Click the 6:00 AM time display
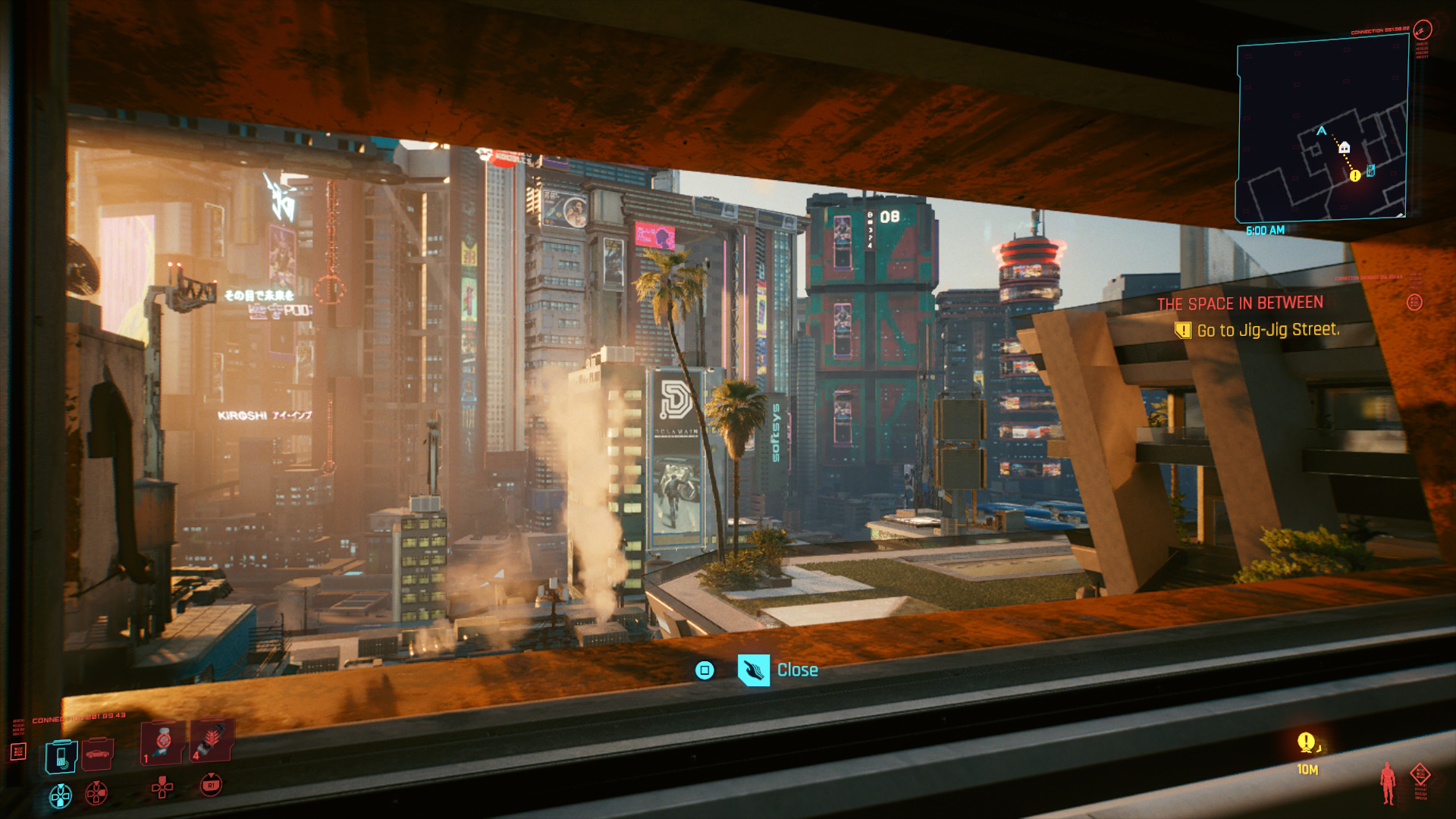Screen dimensions: 1456x819 point(1265,230)
